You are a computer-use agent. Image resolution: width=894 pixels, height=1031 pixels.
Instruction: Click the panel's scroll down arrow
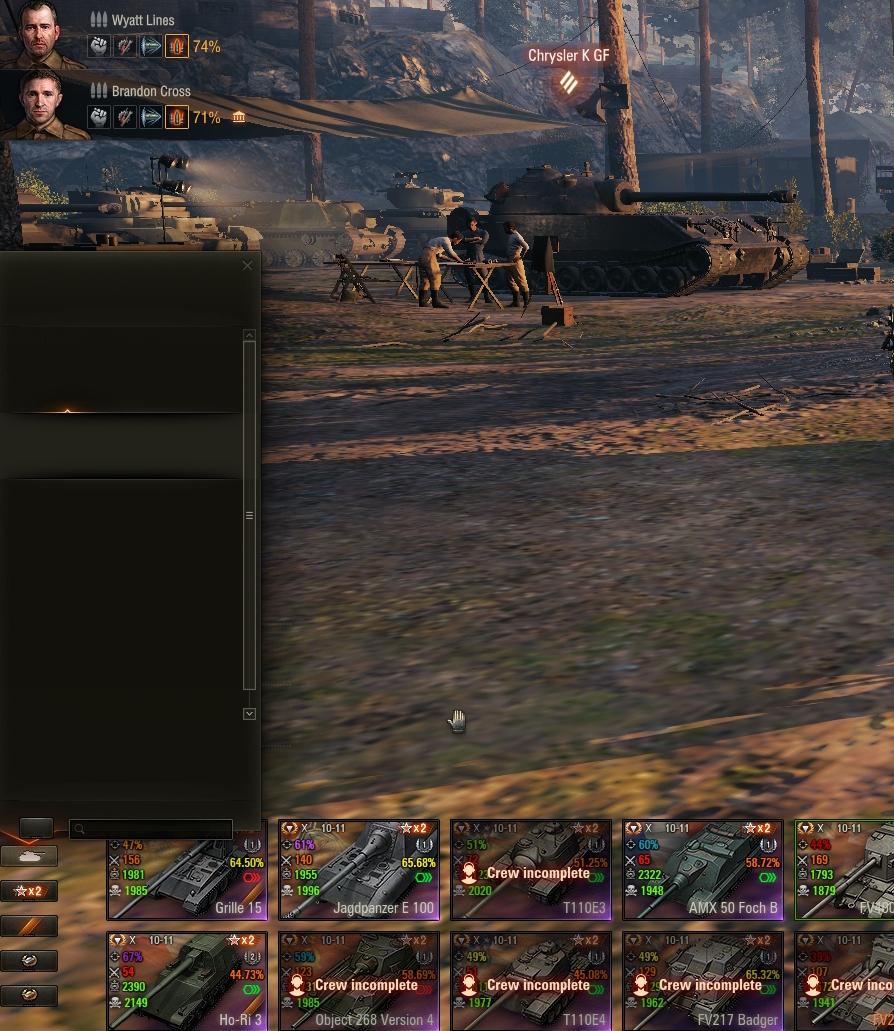[249, 714]
